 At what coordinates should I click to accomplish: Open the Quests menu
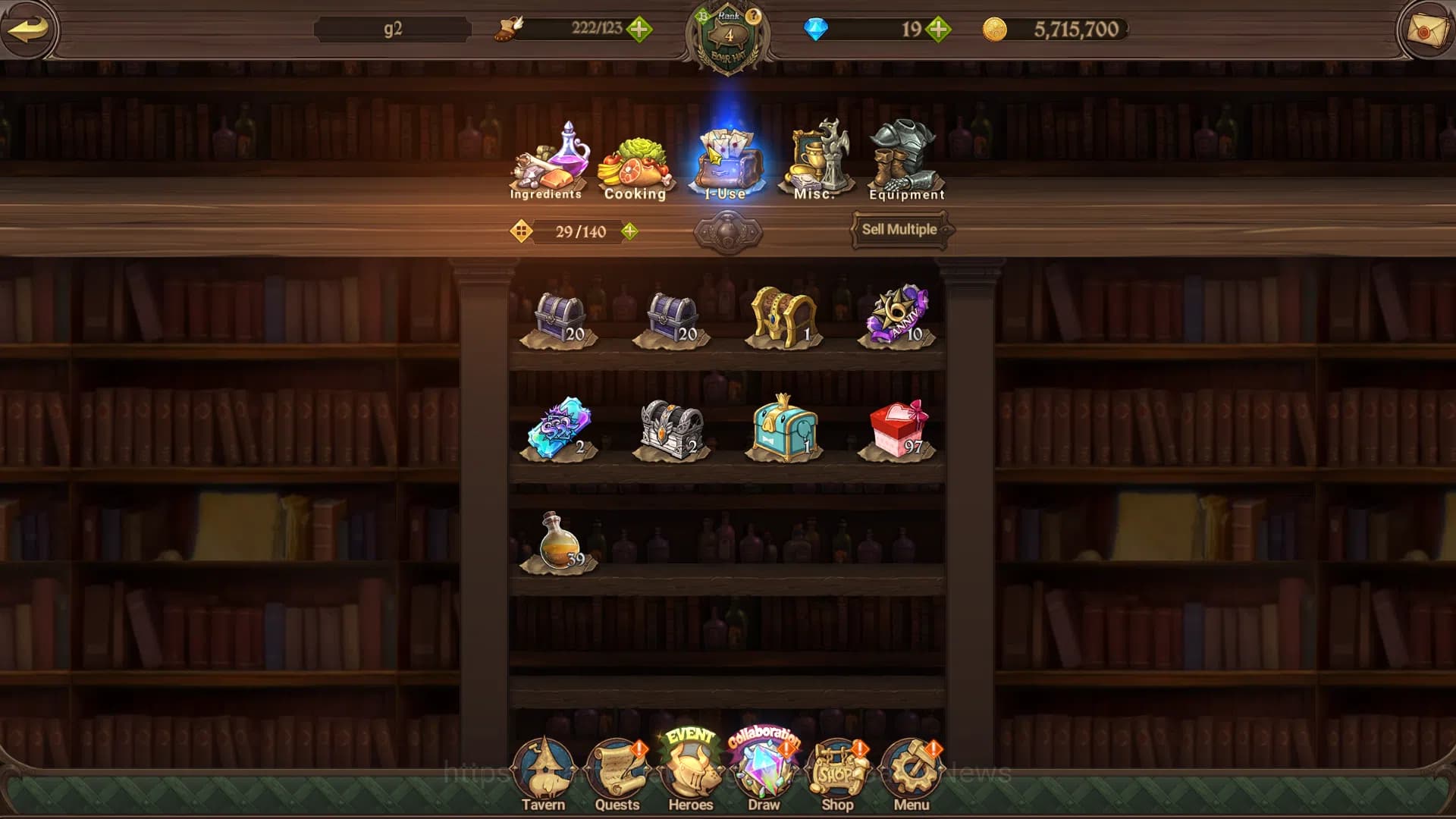(617, 775)
